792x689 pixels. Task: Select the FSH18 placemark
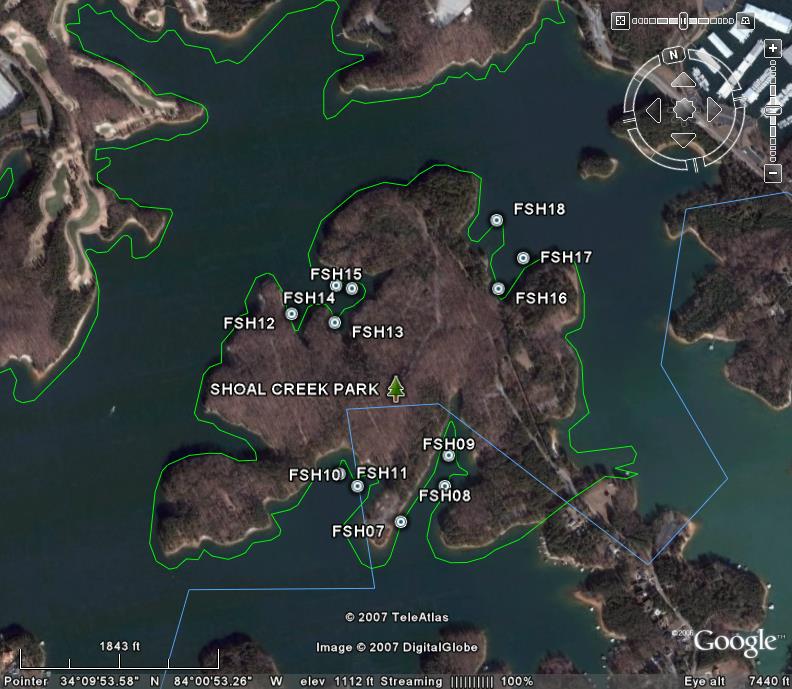(497, 220)
